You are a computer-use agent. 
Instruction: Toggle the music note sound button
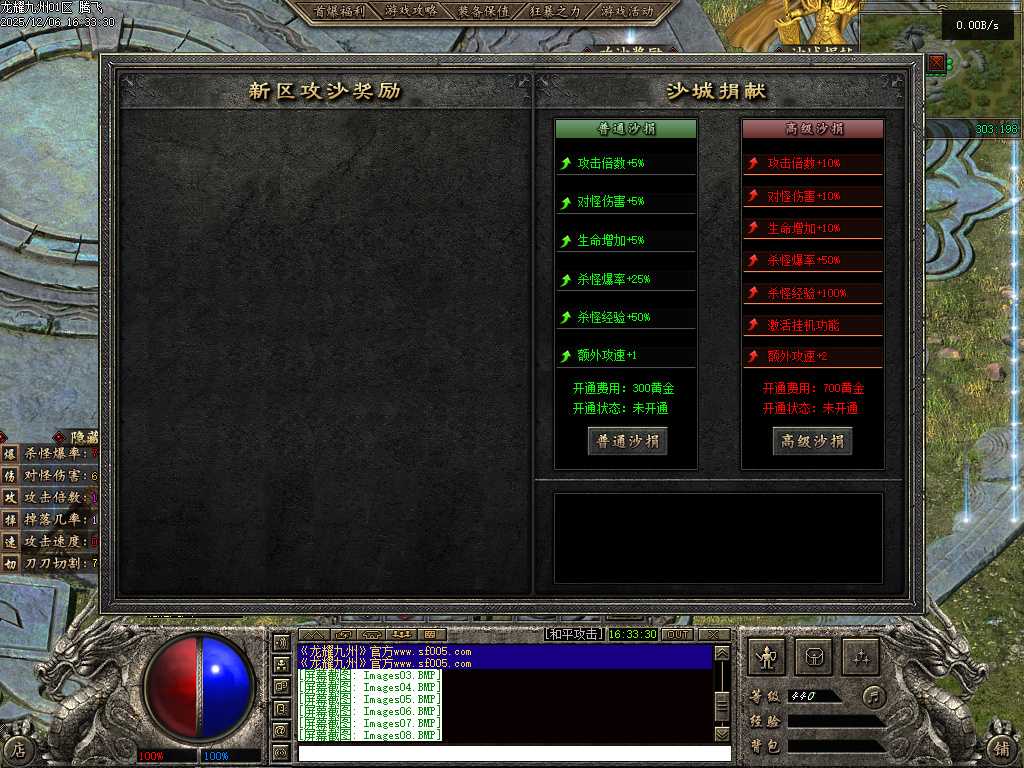pyautogui.click(x=875, y=696)
